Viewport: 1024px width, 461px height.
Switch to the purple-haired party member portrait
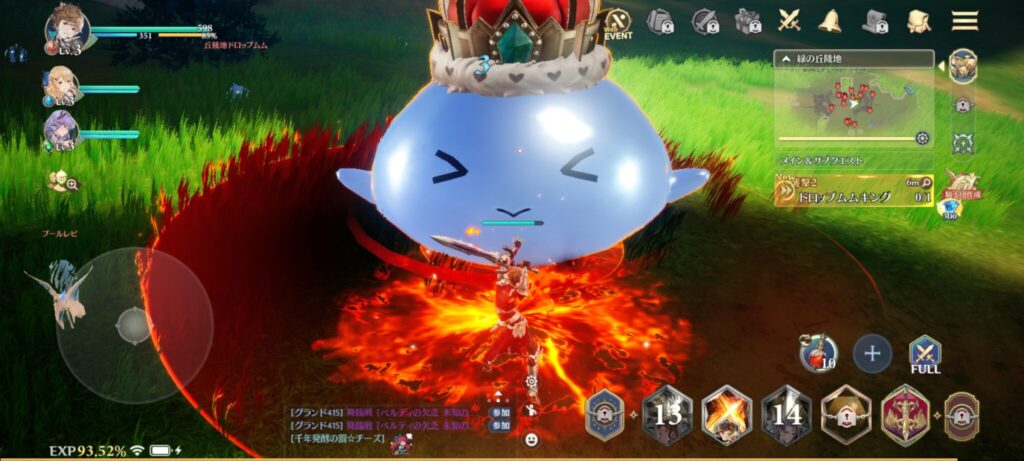[x=62, y=131]
